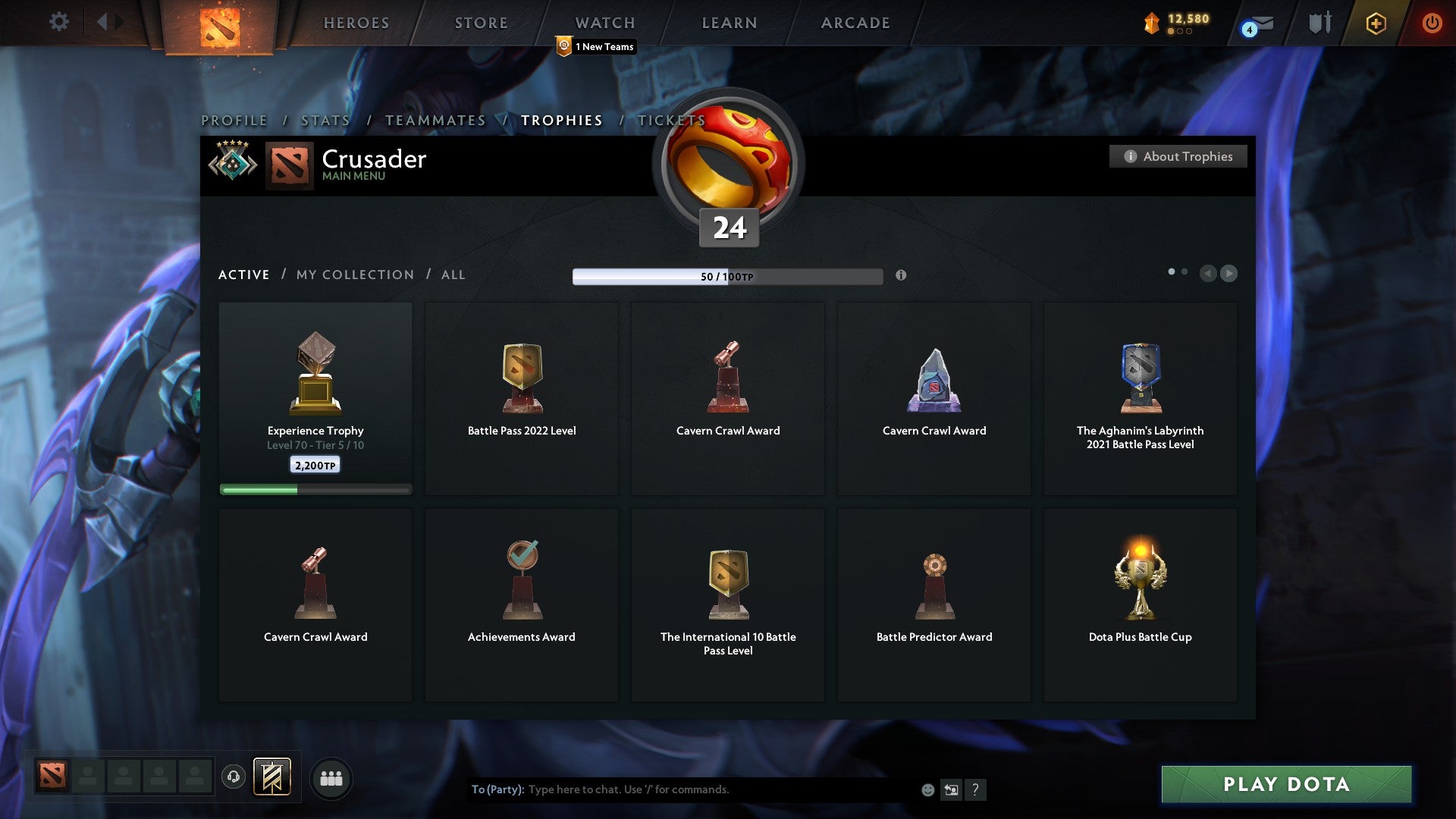Switch to the MY COLLECTION tab
Image resolution: width=1456 pixels, height=819 pixels.
click(354, 275)
